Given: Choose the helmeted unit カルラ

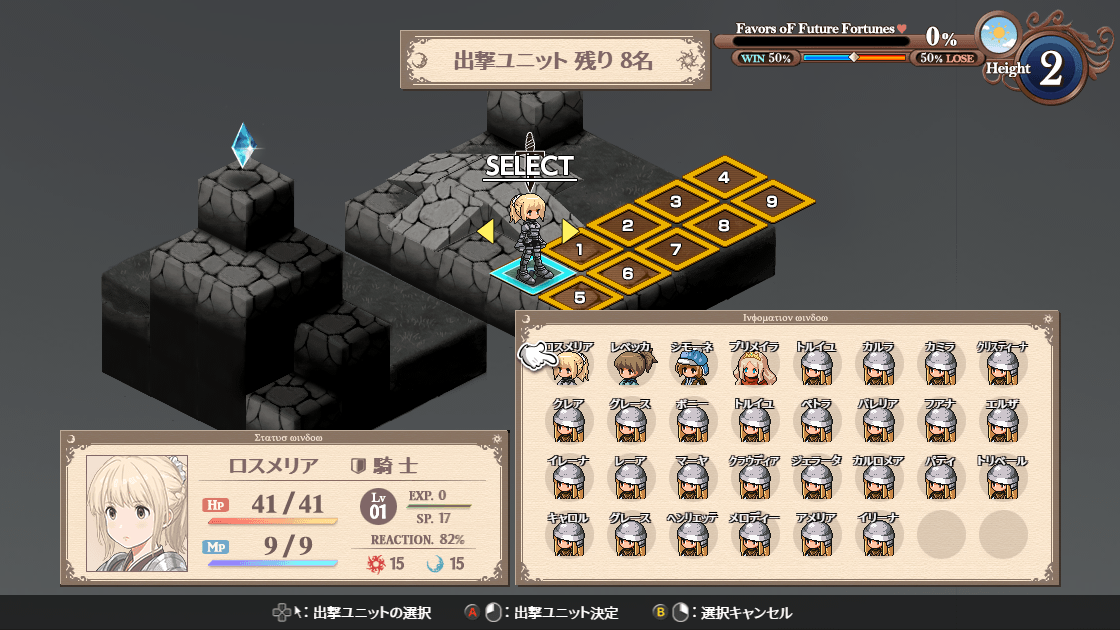Looking at the screenshot, I should tap(878, 366).
